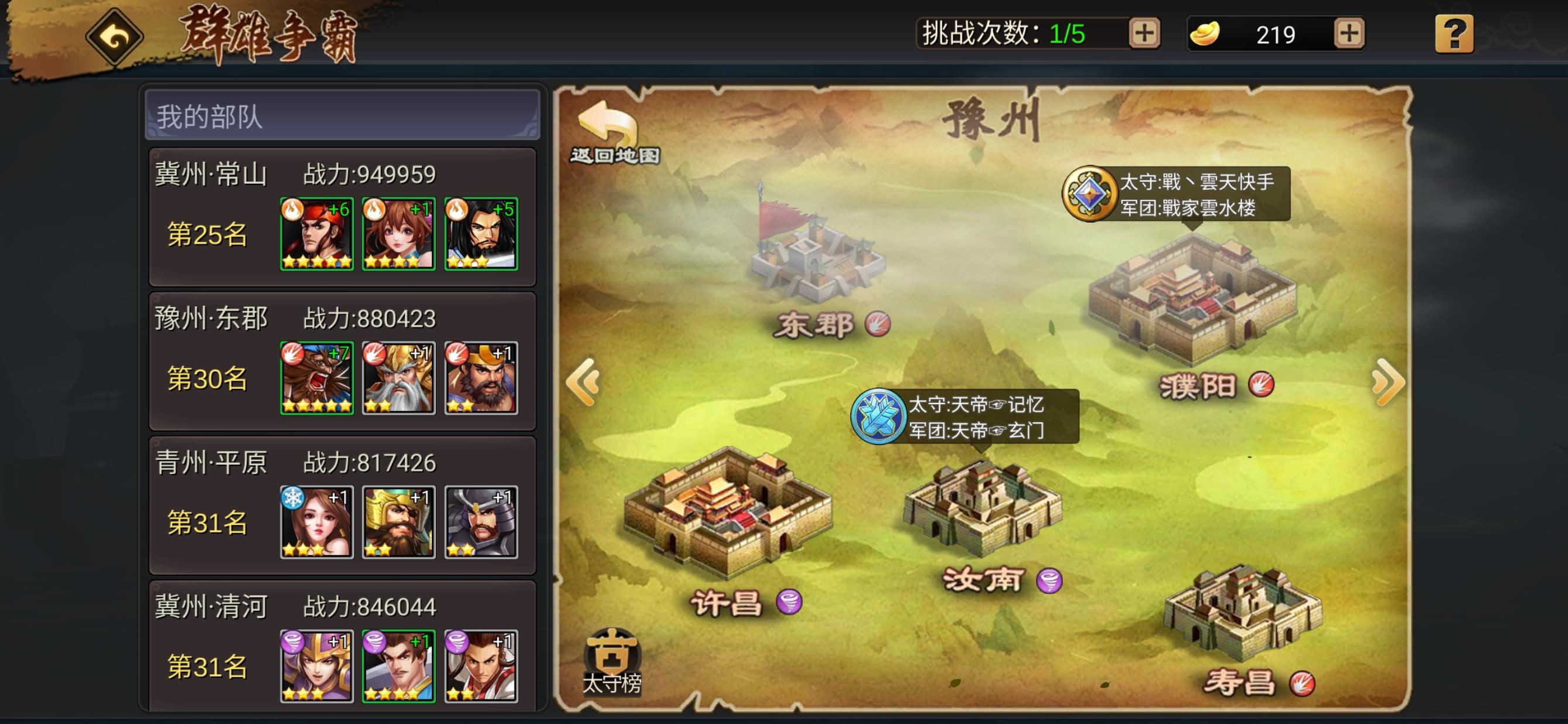This screenshot has height=724, width=1568.
Task: Select the ice-element female hero in 青州·平原
Action: coord(317,524)
